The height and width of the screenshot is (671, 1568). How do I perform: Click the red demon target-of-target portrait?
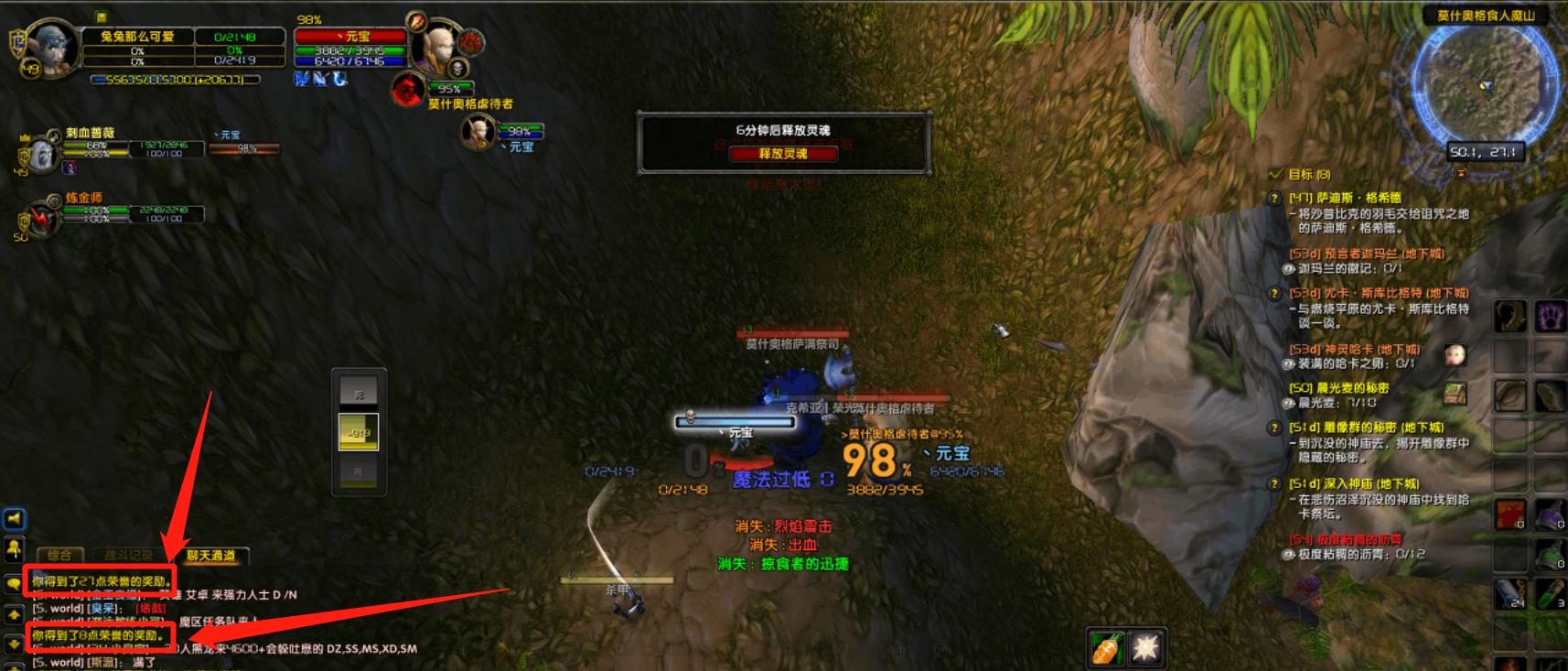tap(407, 90)
